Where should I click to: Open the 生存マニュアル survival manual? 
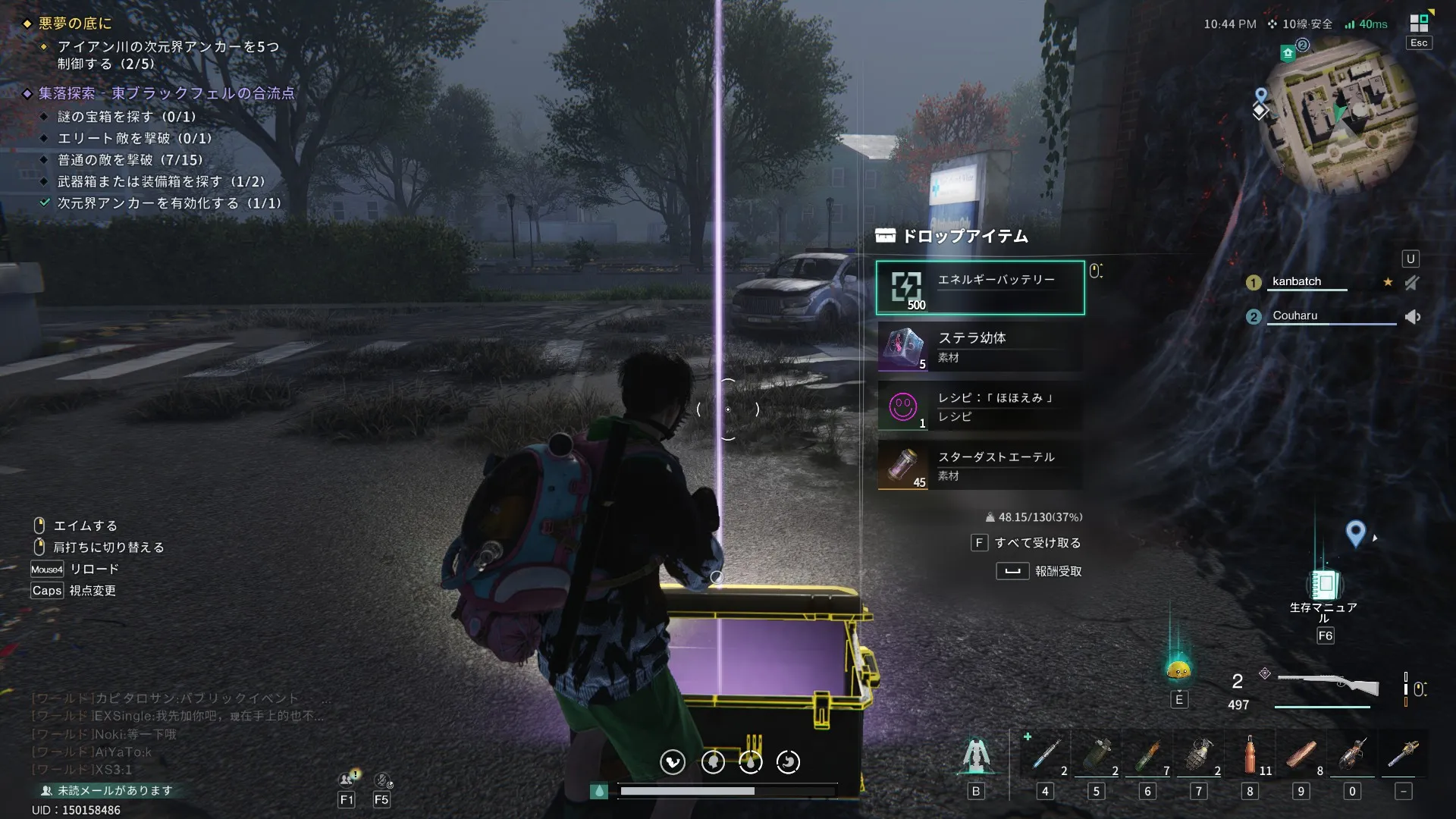(x=1324, y=585)
